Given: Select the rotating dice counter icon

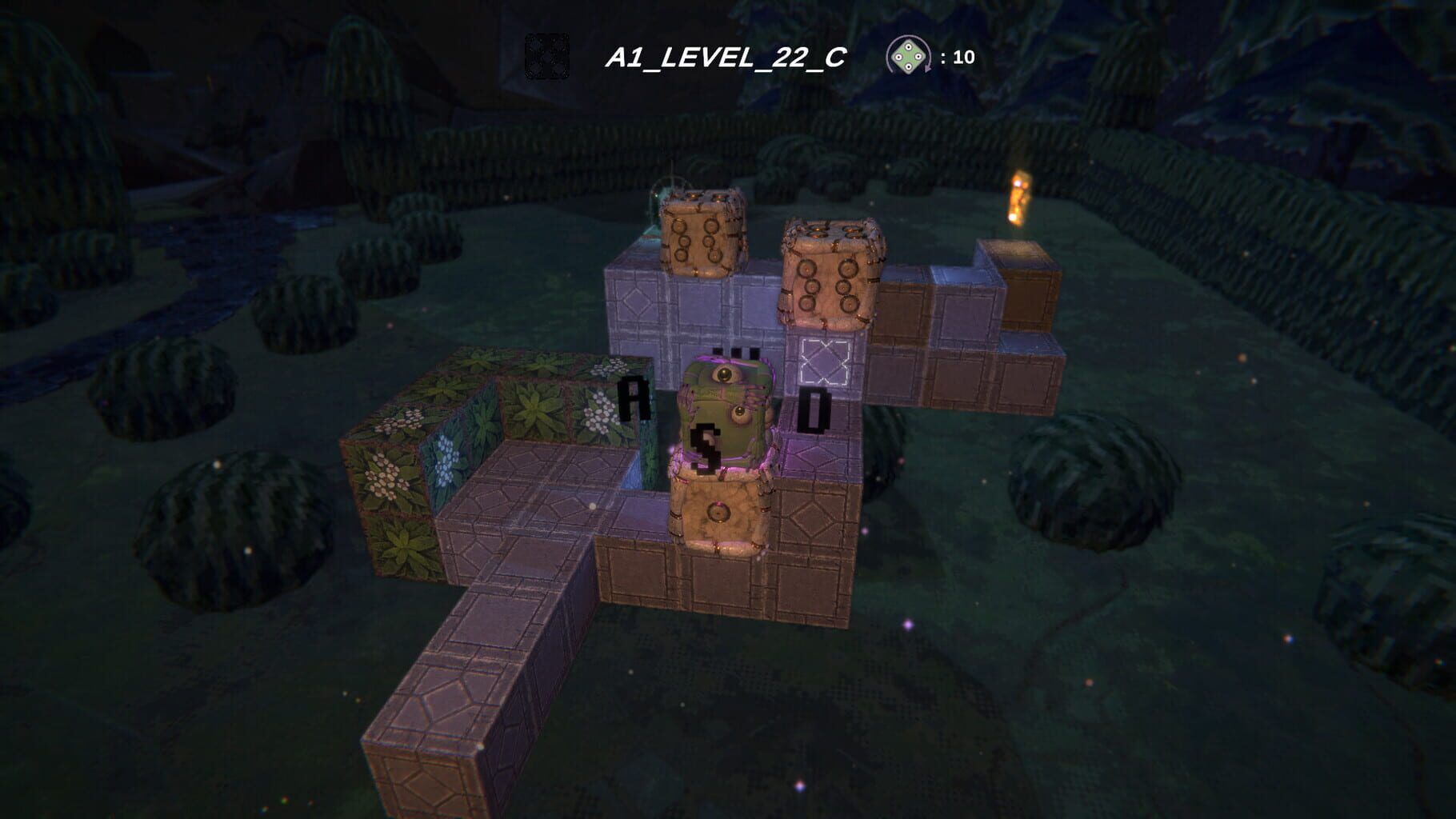Looking at the screenshot, I should click(x=908, y=56).
